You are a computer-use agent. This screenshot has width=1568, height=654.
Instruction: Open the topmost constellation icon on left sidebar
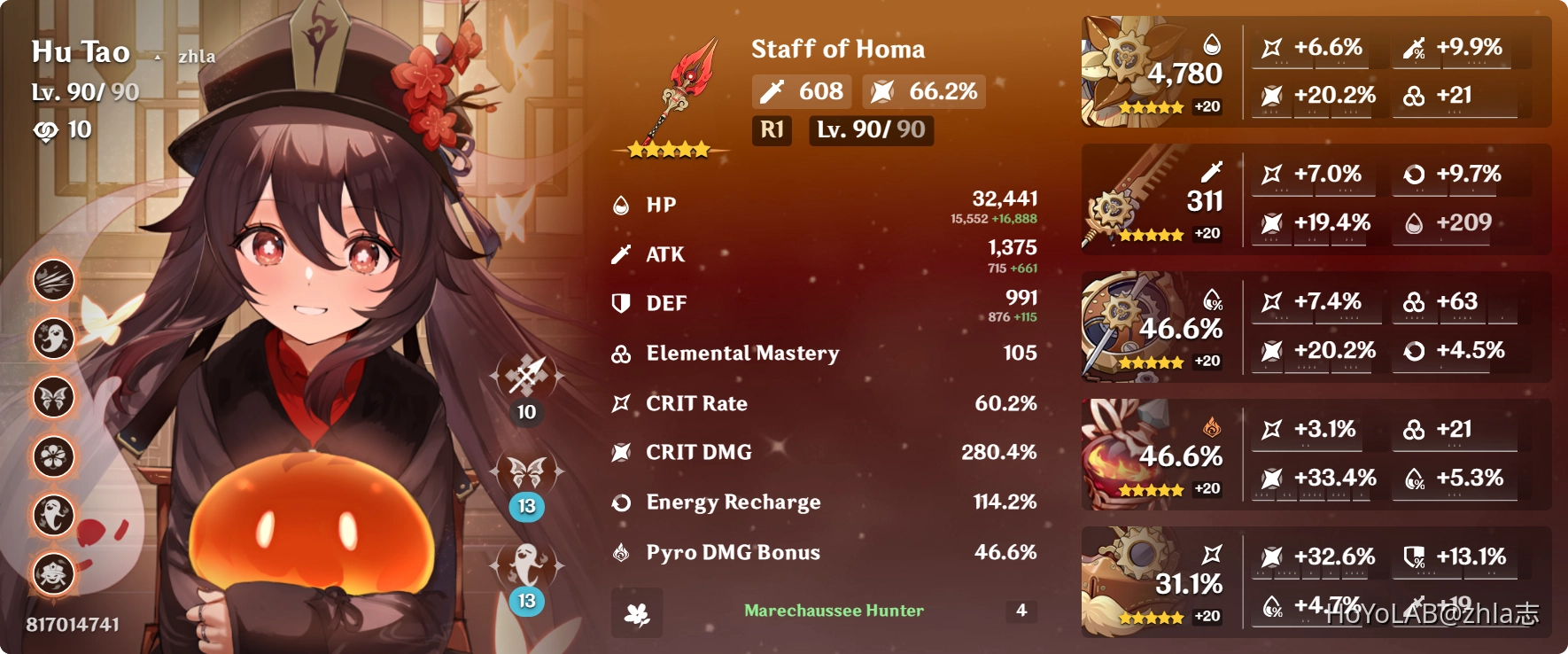(53, 280)
